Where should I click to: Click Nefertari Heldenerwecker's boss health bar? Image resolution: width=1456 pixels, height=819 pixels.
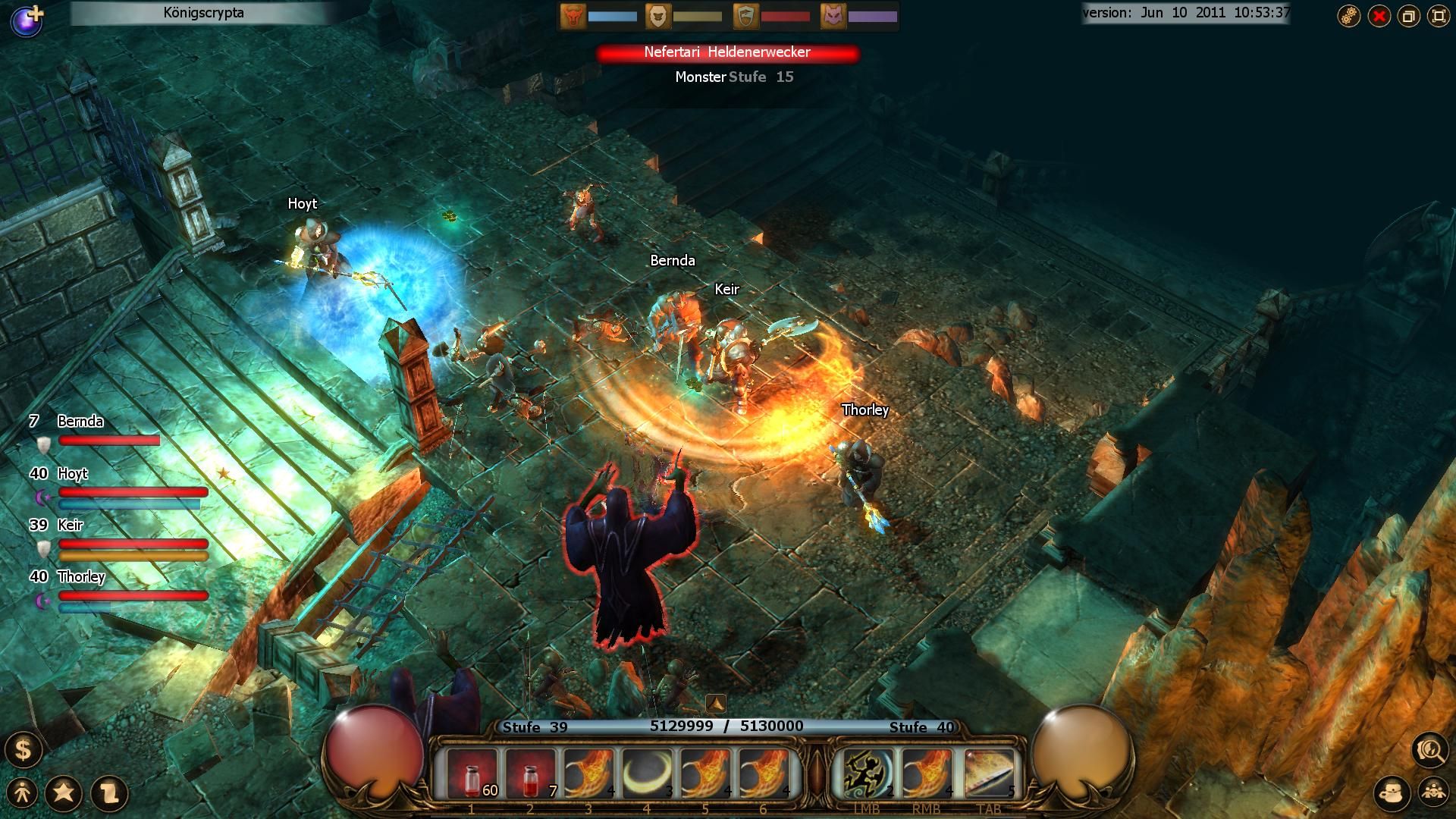[x=728, y=53]
